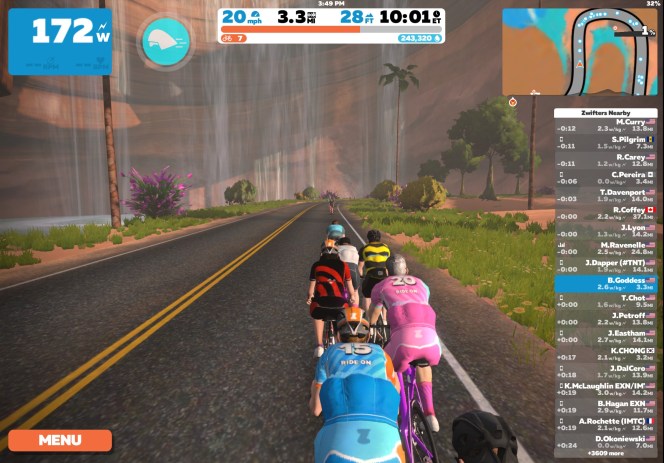This screenshot has height=463, width=664.
Task: Choose S.Pilgrim from Zwifters Nearby
Action: pos(605,142)
